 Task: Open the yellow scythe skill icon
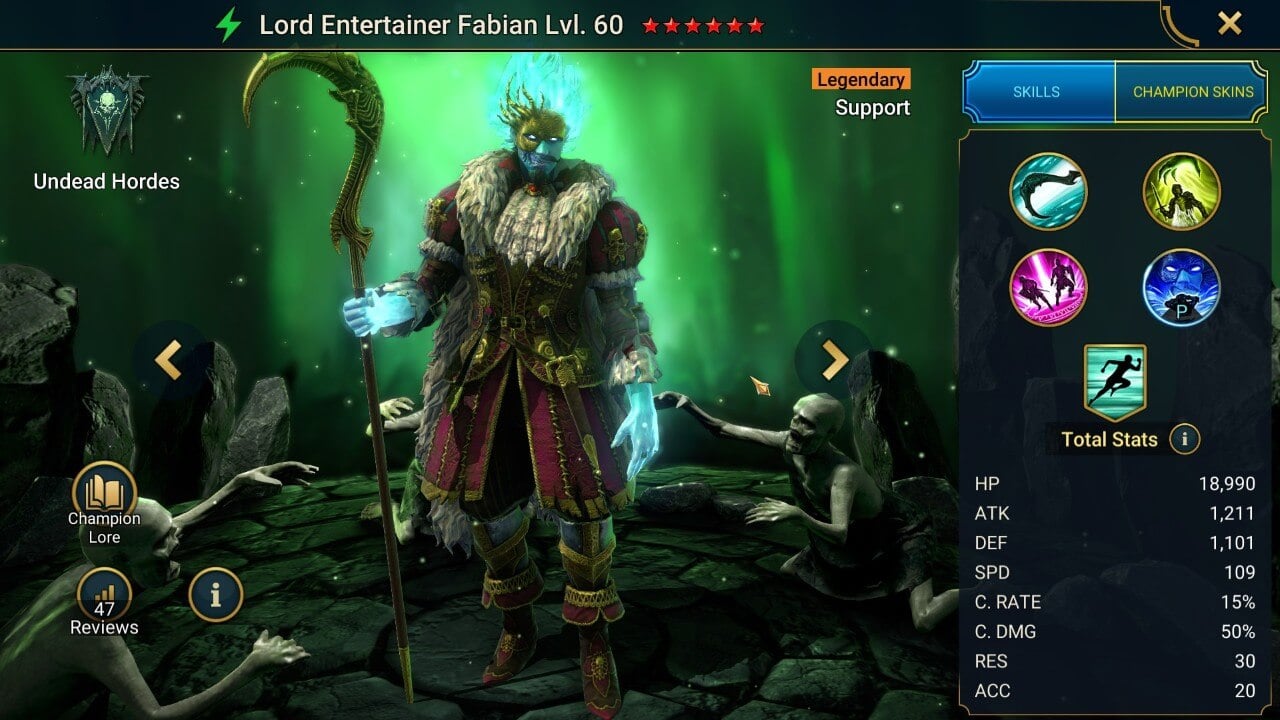click(1182, 191)
